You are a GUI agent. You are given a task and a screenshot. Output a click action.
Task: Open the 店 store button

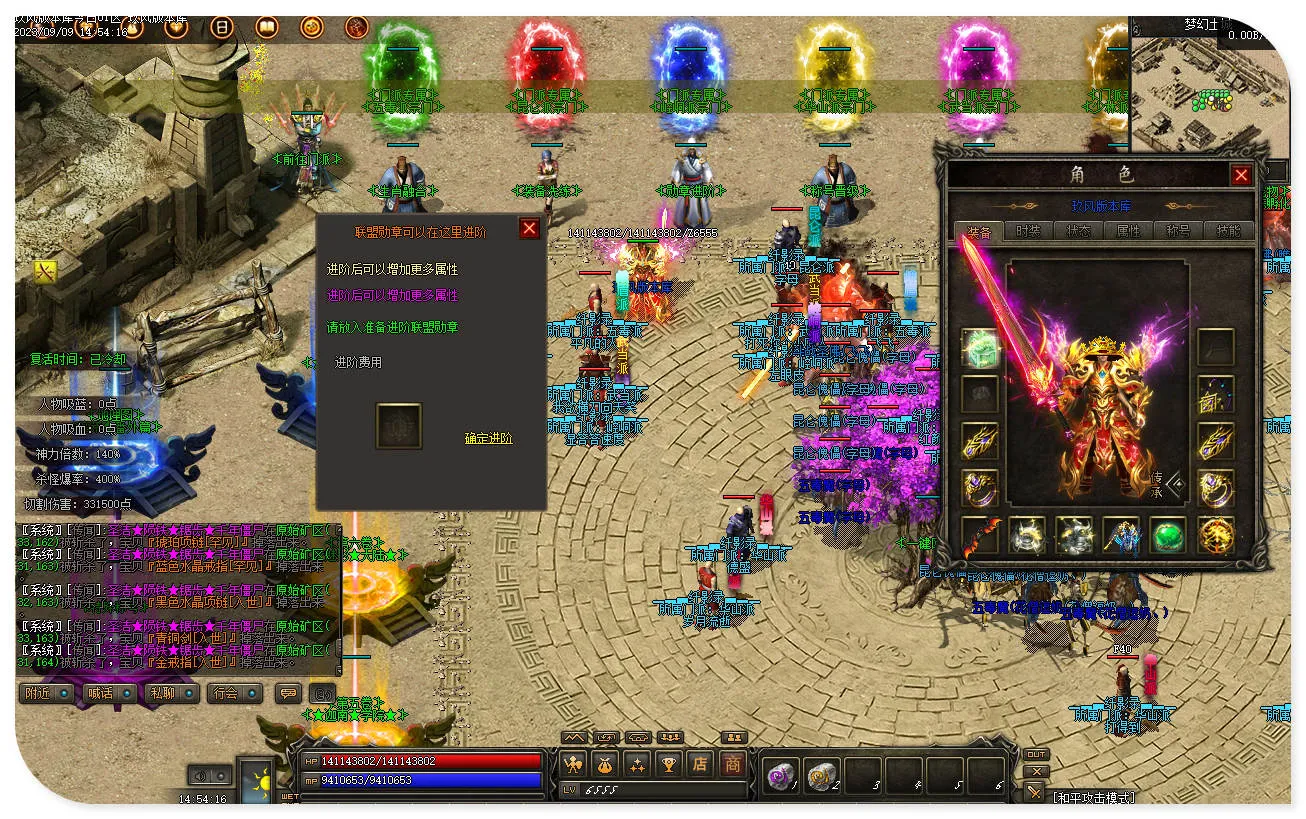pos(700,765)
